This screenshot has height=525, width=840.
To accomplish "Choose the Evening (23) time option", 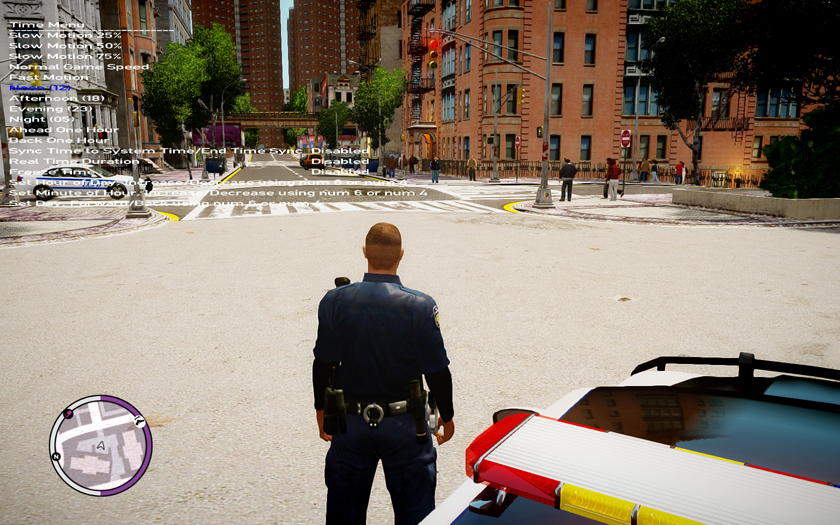I will pos(51,109).
